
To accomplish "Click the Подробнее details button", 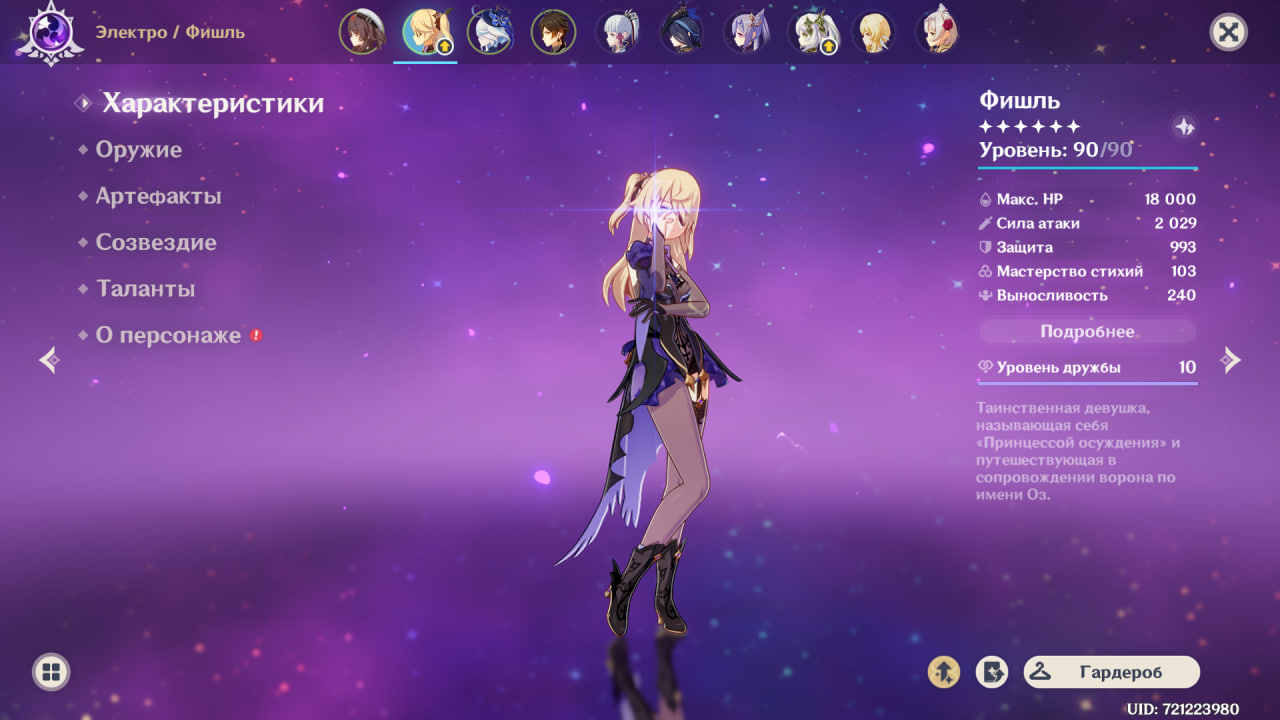I will [1087, 332].
